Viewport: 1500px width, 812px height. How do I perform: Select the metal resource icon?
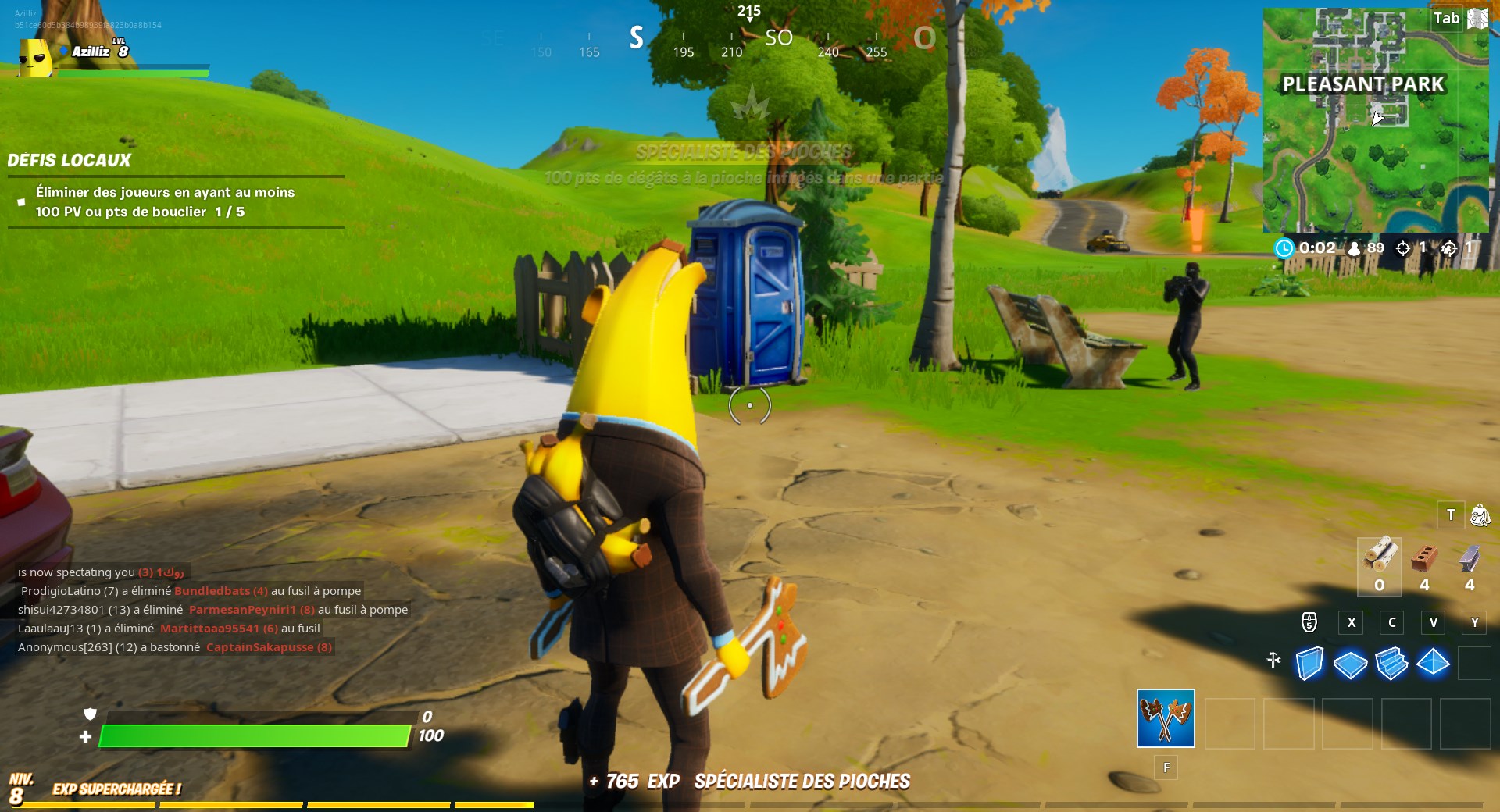(1470, 558)
